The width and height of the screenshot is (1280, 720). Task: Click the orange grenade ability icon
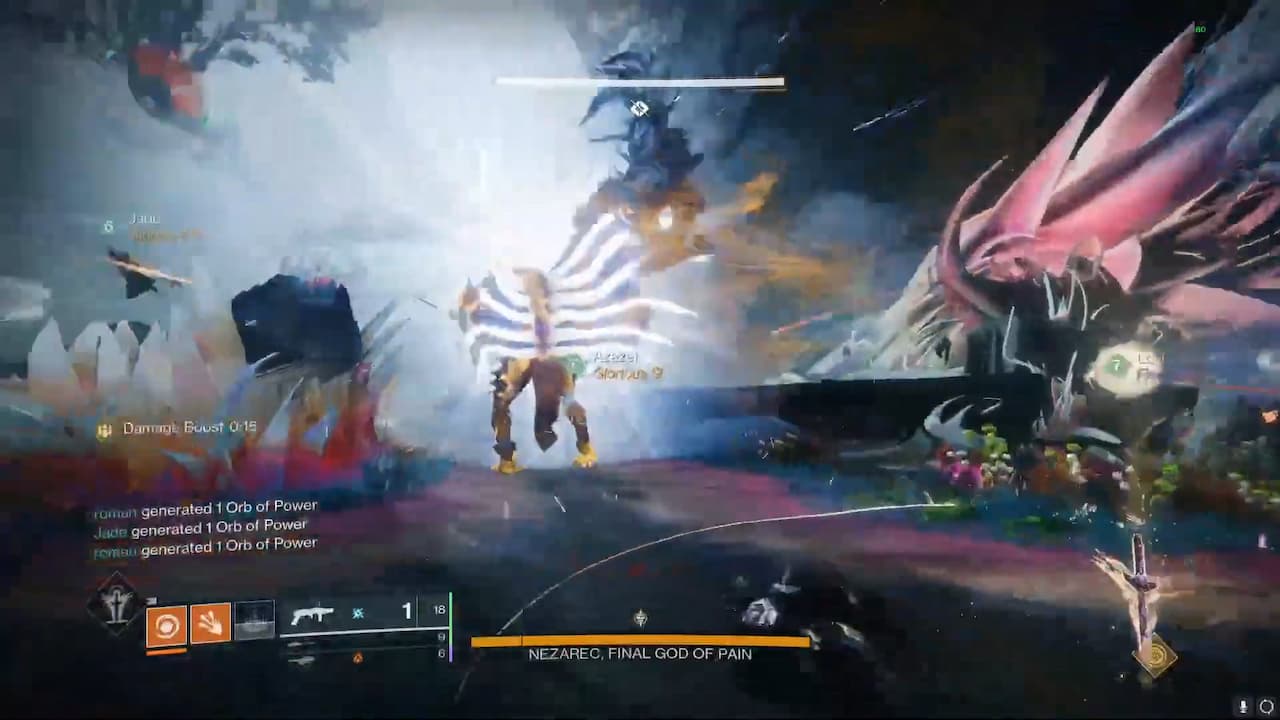tap(166, 622)
